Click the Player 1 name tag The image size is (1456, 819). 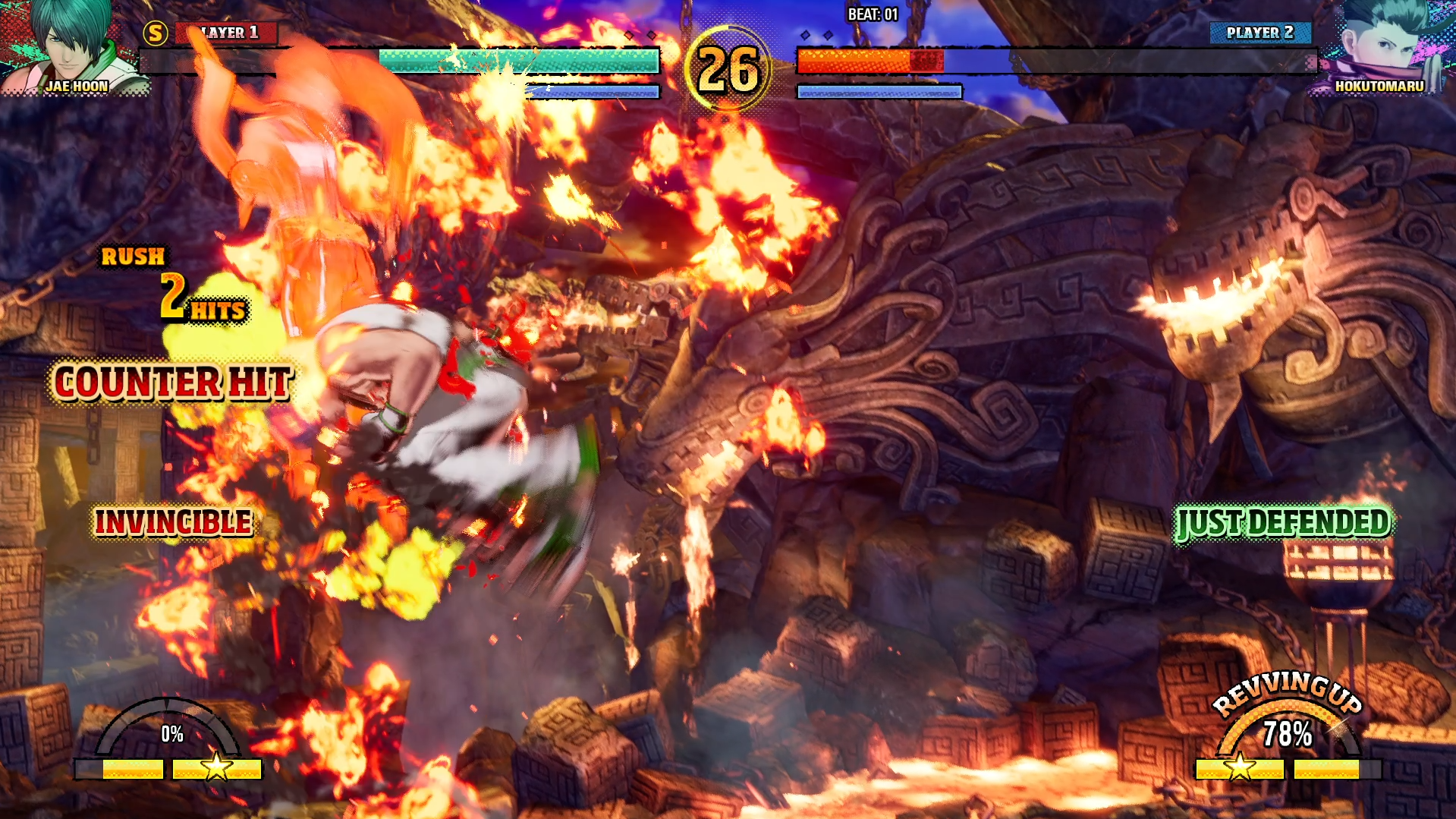[x=227, y=33]
